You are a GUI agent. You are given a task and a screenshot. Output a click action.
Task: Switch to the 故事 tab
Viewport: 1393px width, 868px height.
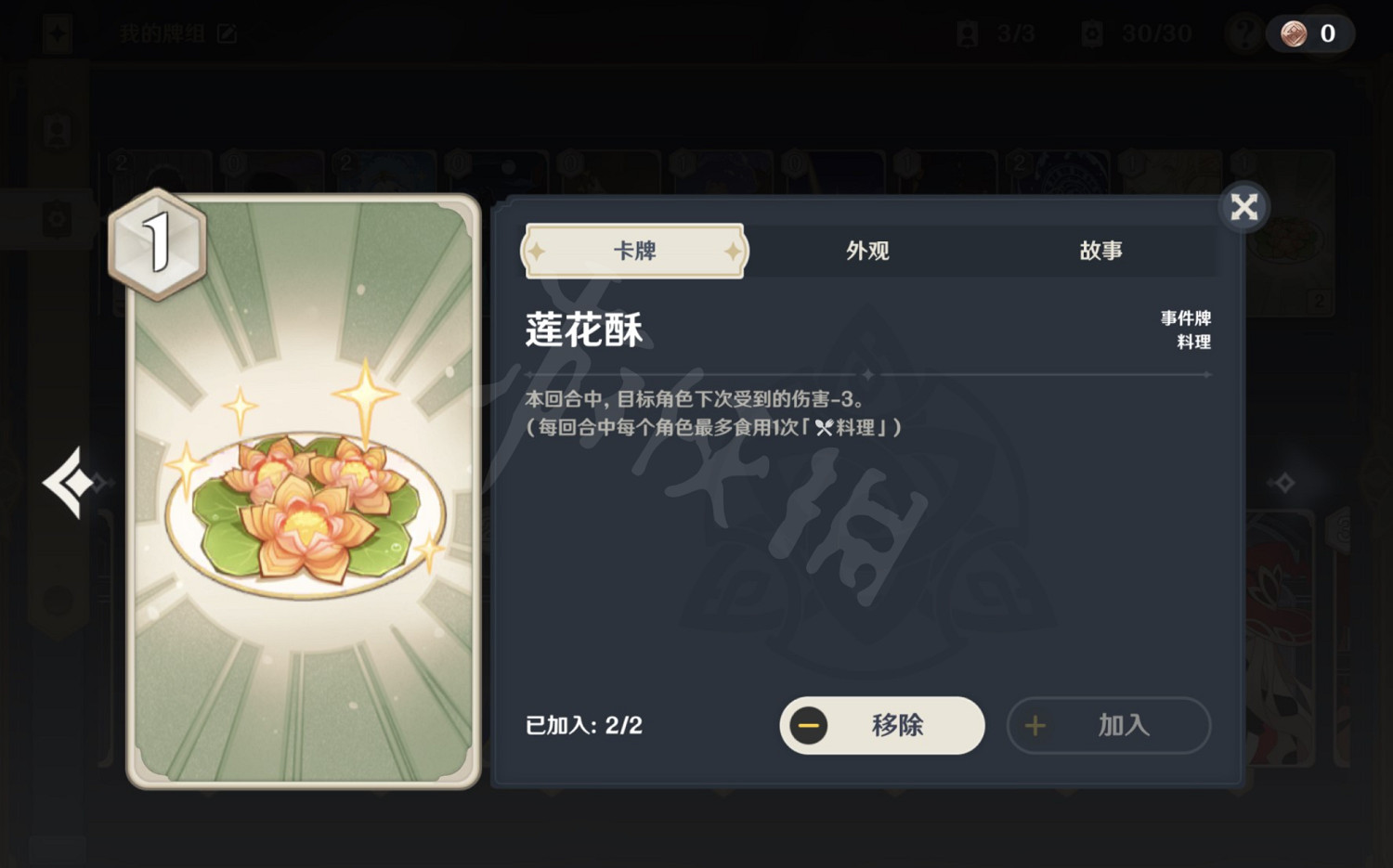(1102, 251)
